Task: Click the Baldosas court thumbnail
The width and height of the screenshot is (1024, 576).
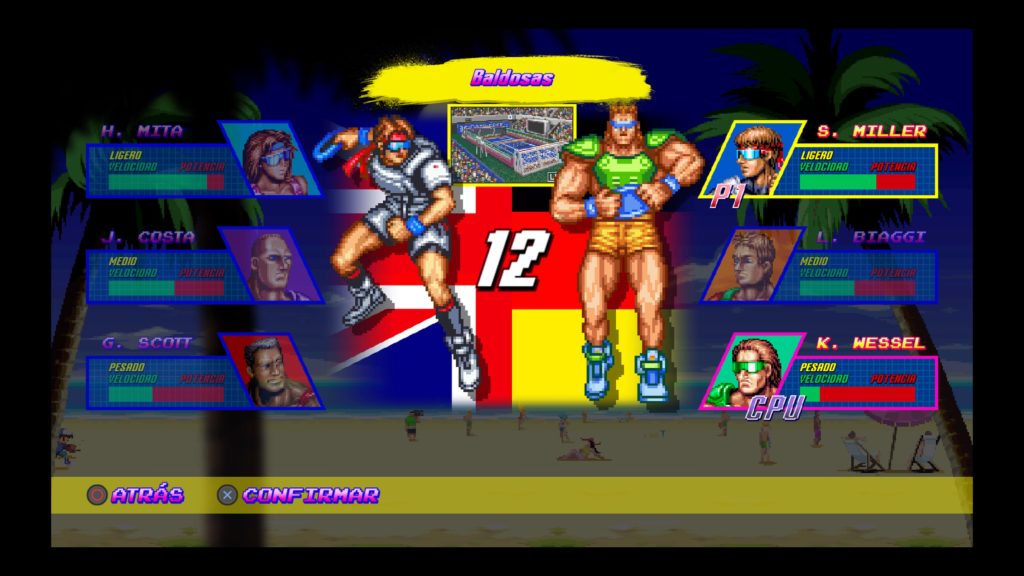Action: coord(511,145)
